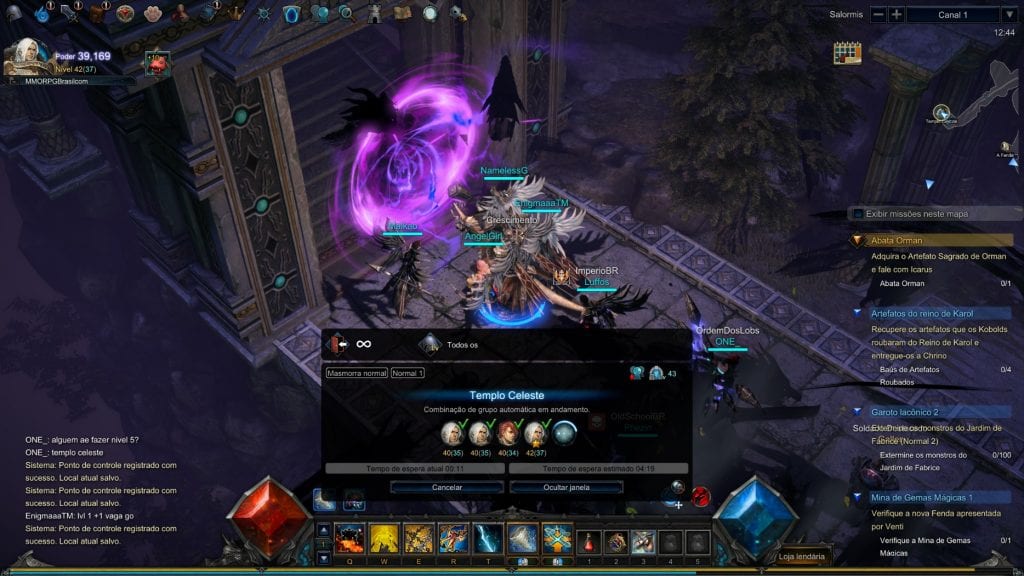Open the Loja lendária shop
The image size is (1024, 576).
[803, 557]
